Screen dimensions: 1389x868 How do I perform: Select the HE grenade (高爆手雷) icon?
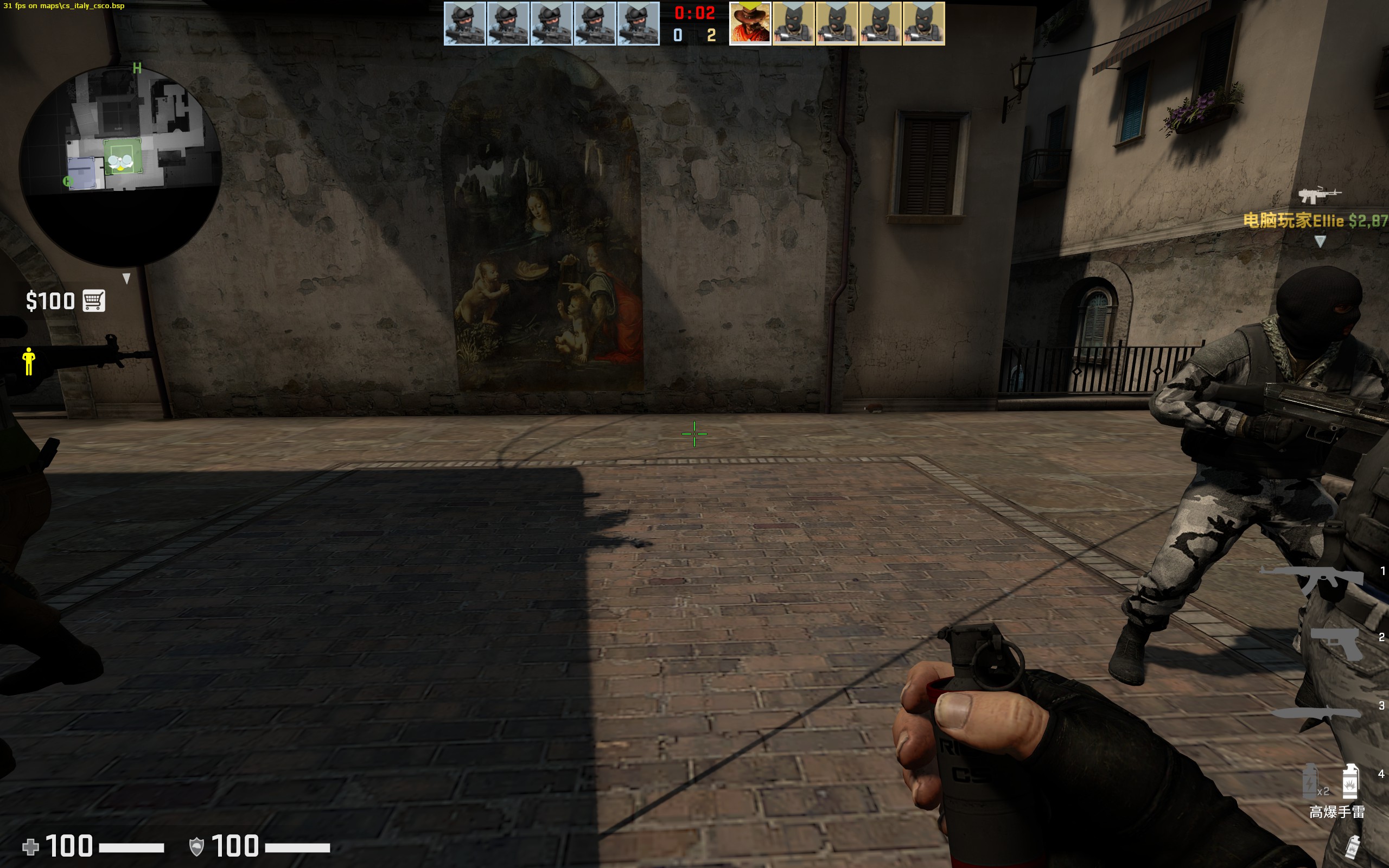1350,781
